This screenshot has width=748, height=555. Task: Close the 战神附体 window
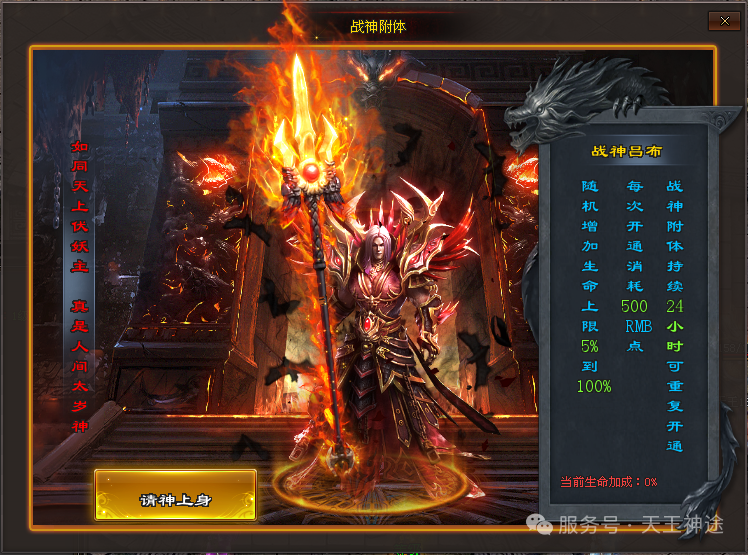(x=721, y=20)
